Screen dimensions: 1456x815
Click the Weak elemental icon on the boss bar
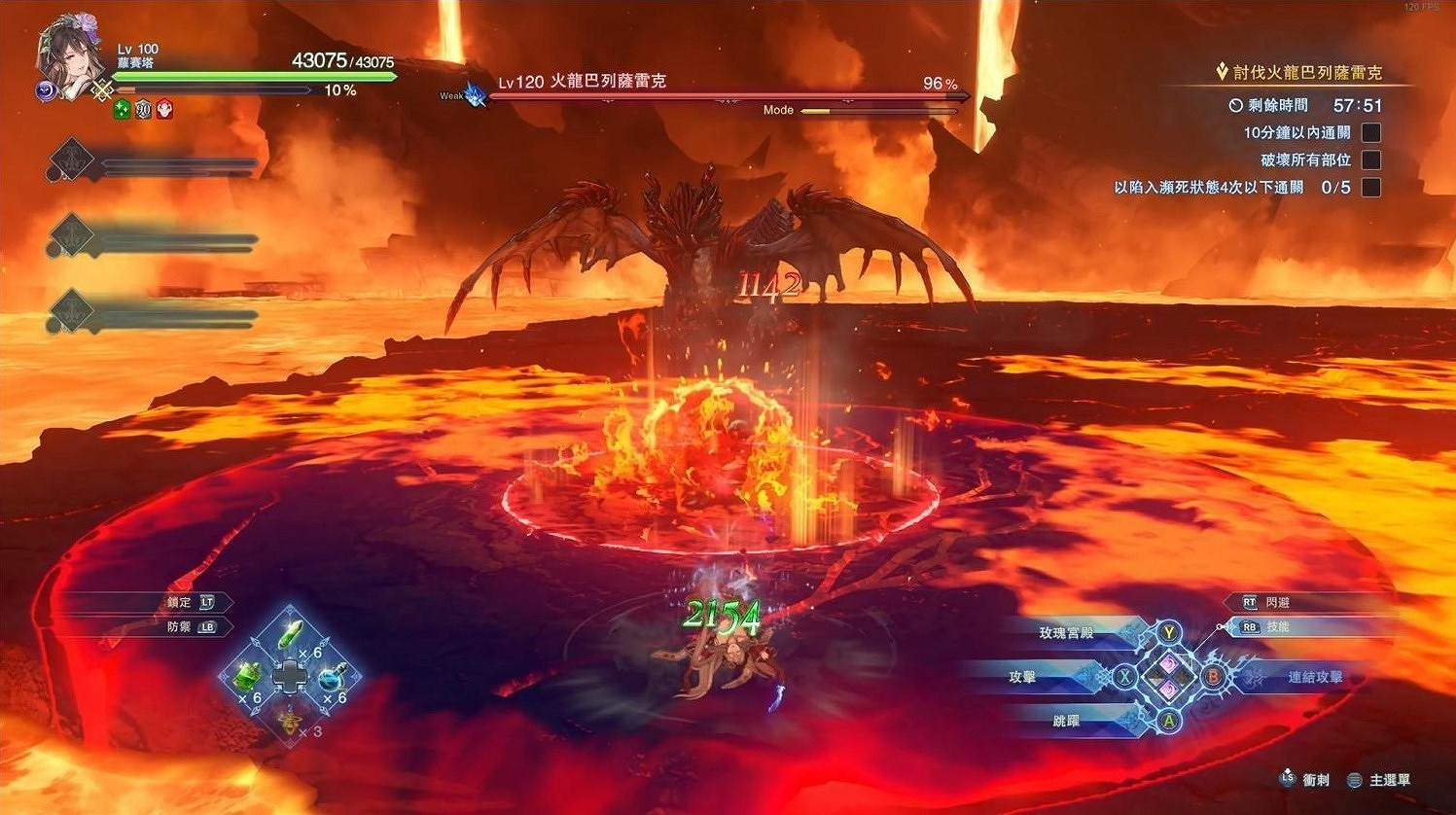[473, 94]
